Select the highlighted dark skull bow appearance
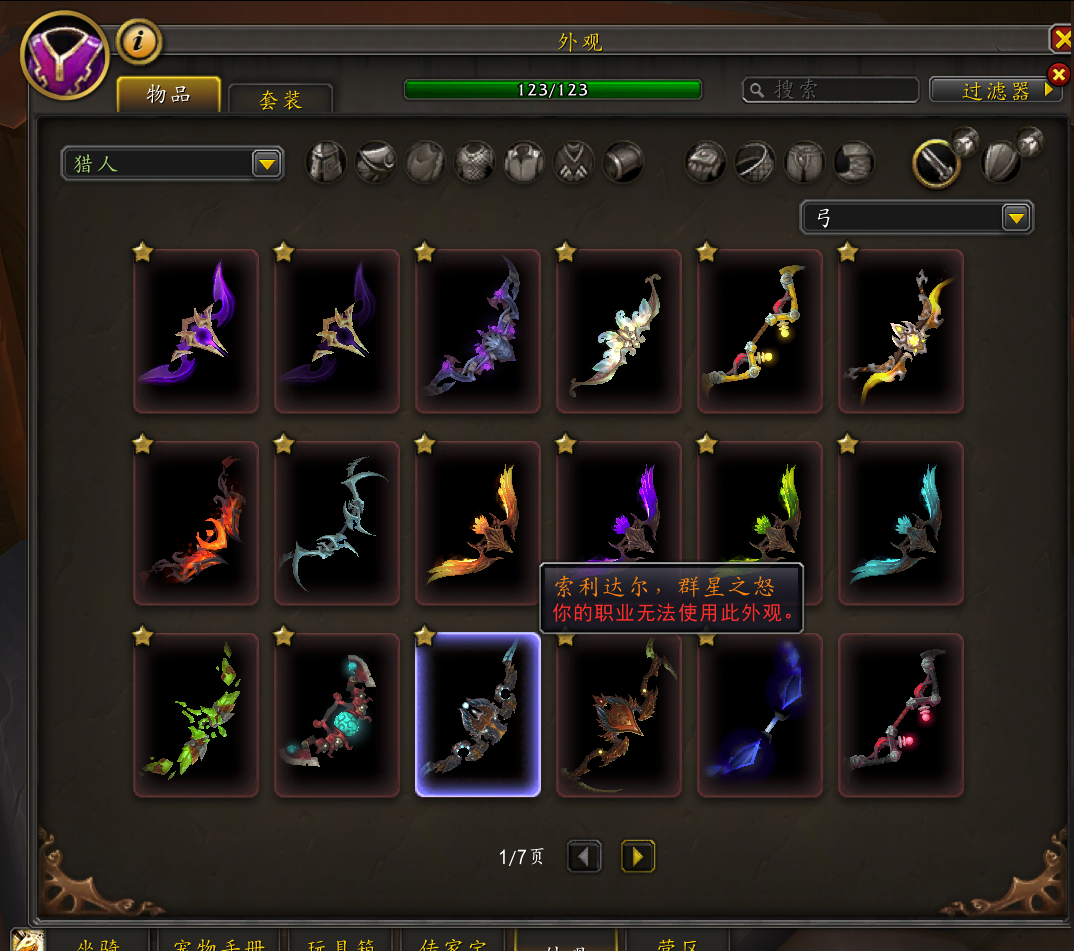 478,715
